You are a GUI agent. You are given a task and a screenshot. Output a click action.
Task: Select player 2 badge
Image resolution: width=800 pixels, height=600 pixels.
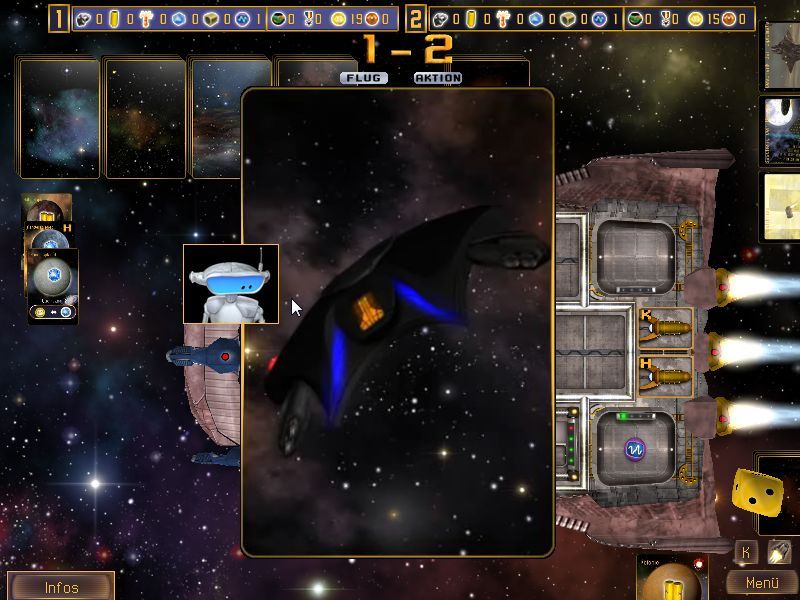point(416,18)
